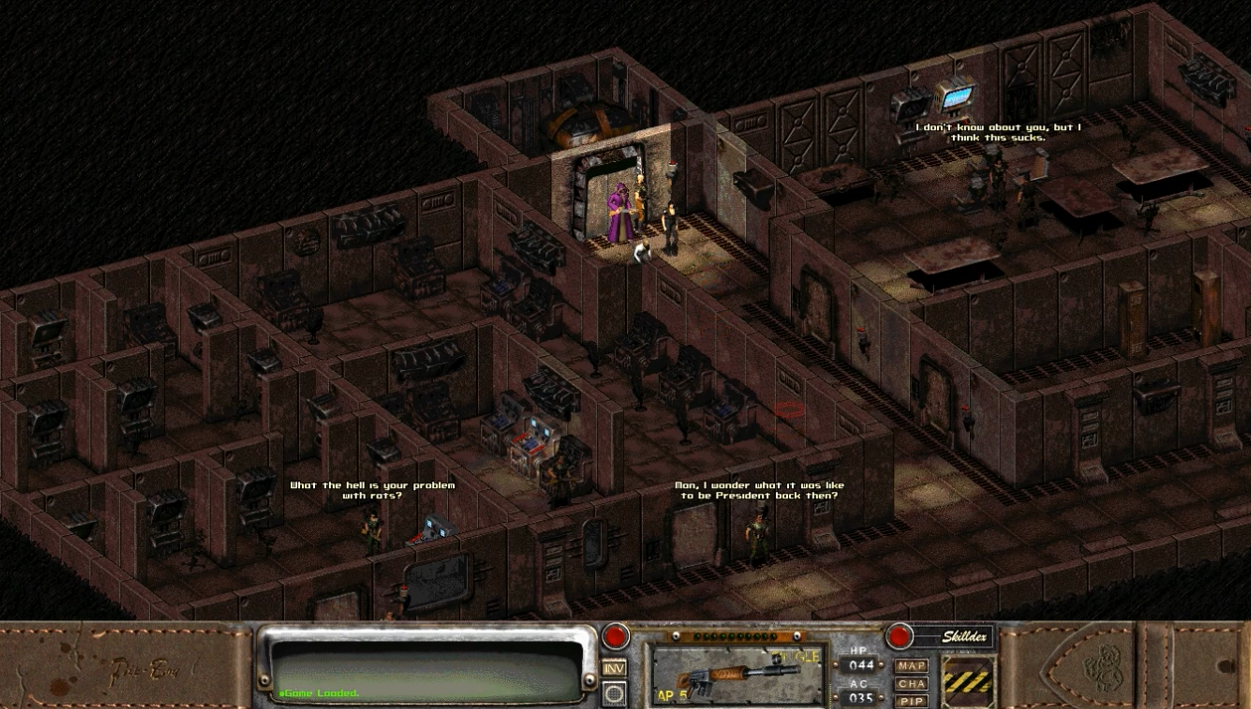
Task: Open the MAP screen
Action: (x=911, y=666)
